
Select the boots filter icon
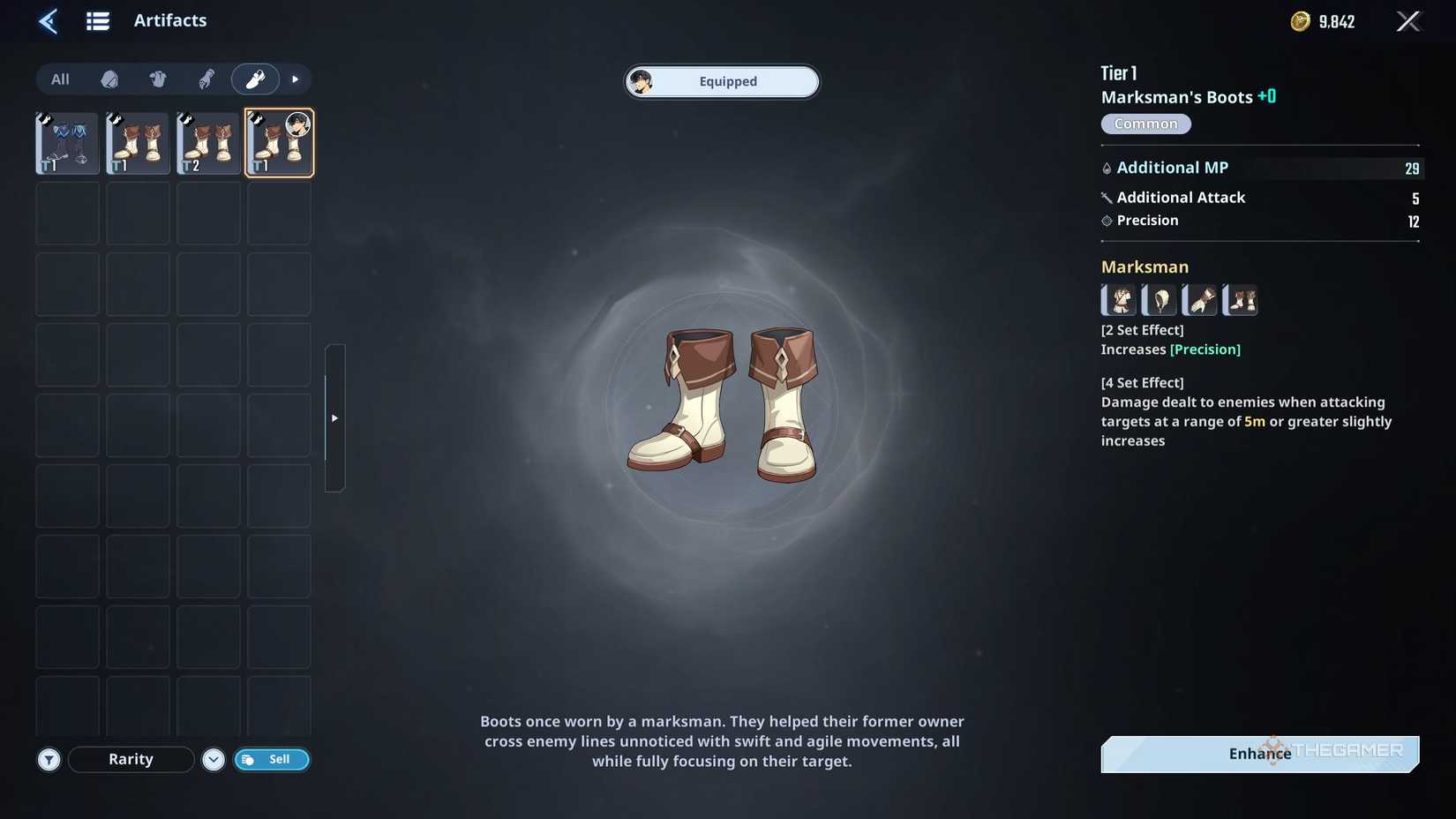(255, 79)
